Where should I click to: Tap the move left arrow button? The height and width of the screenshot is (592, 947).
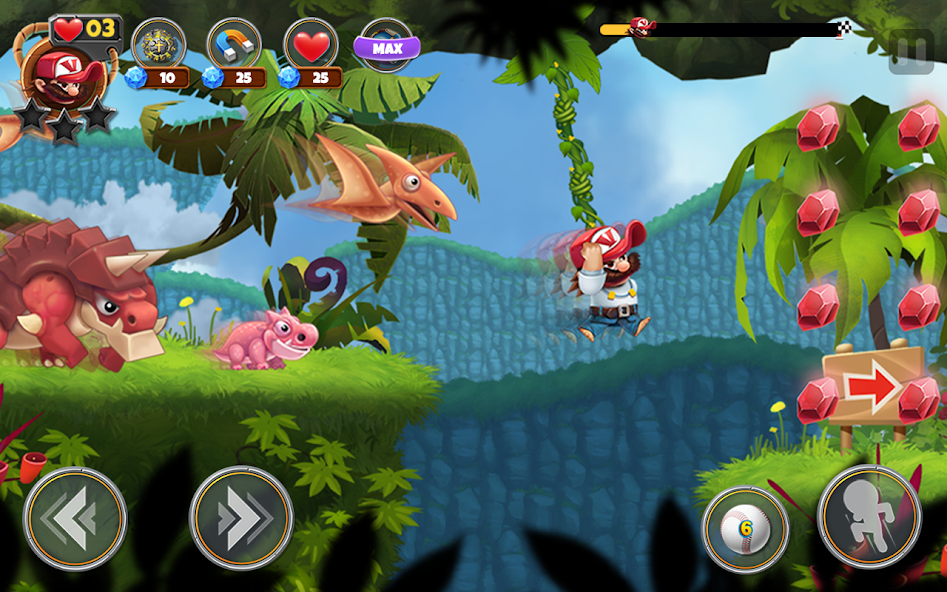click(x=75, y=519)
